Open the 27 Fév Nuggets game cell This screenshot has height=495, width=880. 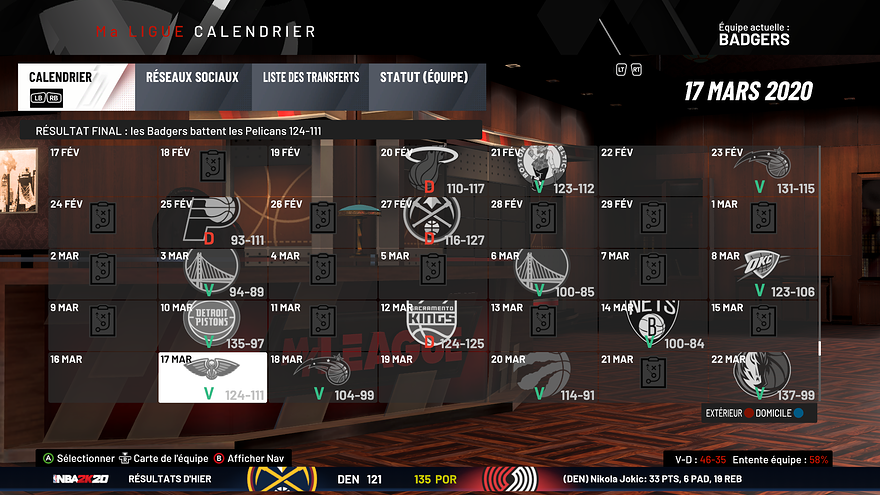click(x=432, y=220)
